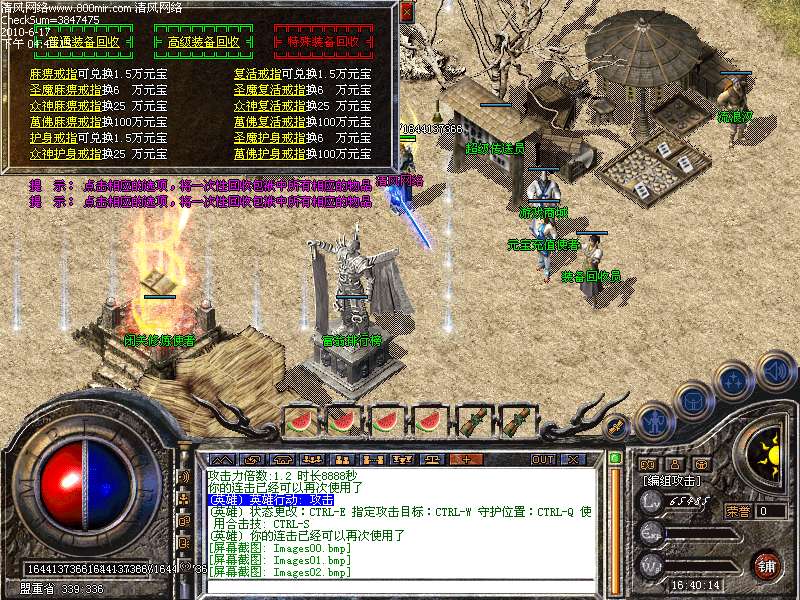The width and height of the screenshot is (800, 600).
Task: Use the last scroll bundle belt slot
Action: (516, 422)
